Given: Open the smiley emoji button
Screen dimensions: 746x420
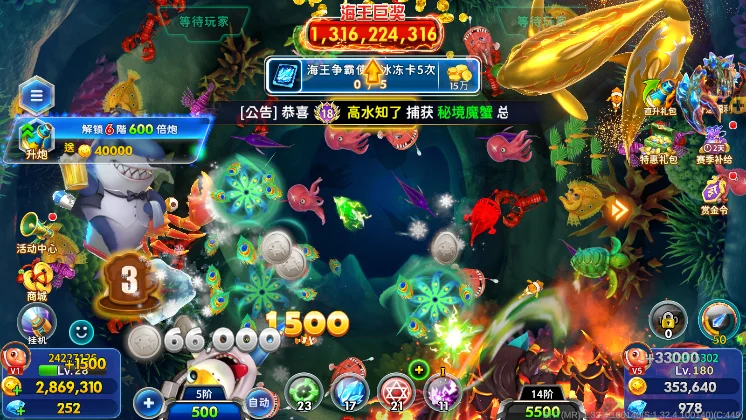Looking at the screenshot, I should coord(81,330).
